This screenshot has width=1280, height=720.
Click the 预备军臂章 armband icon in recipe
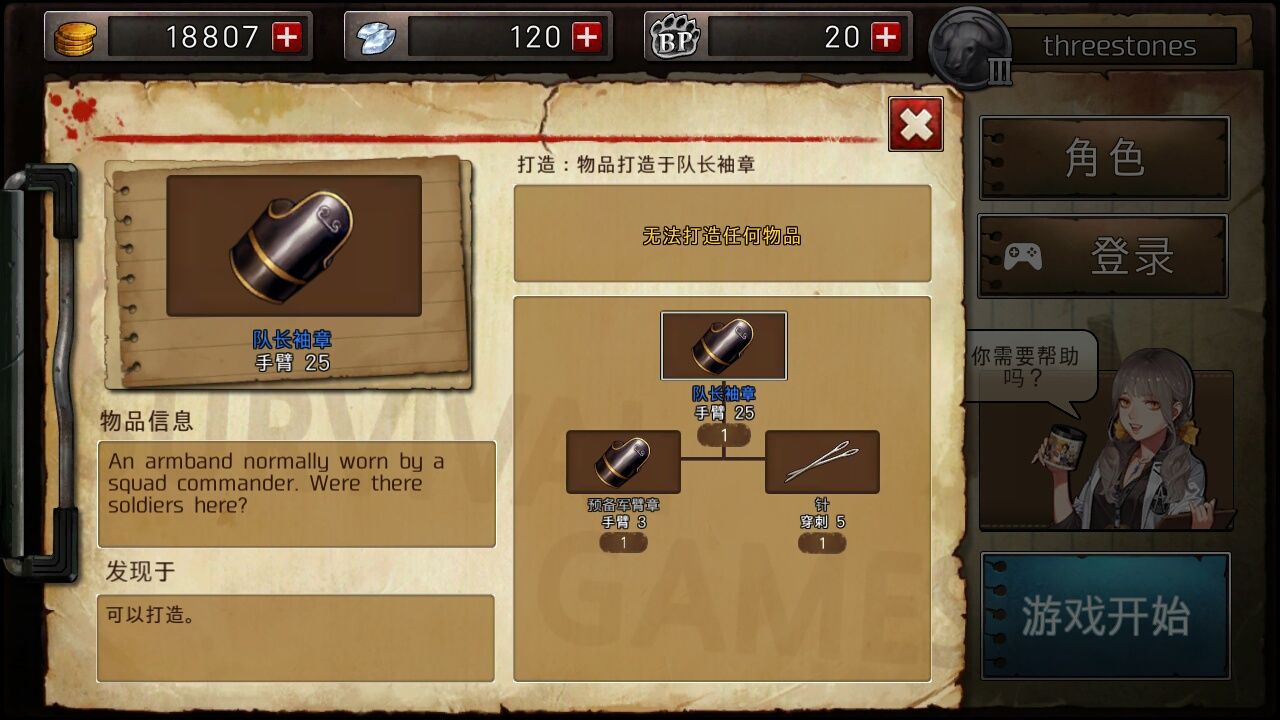tap(623, 462)
